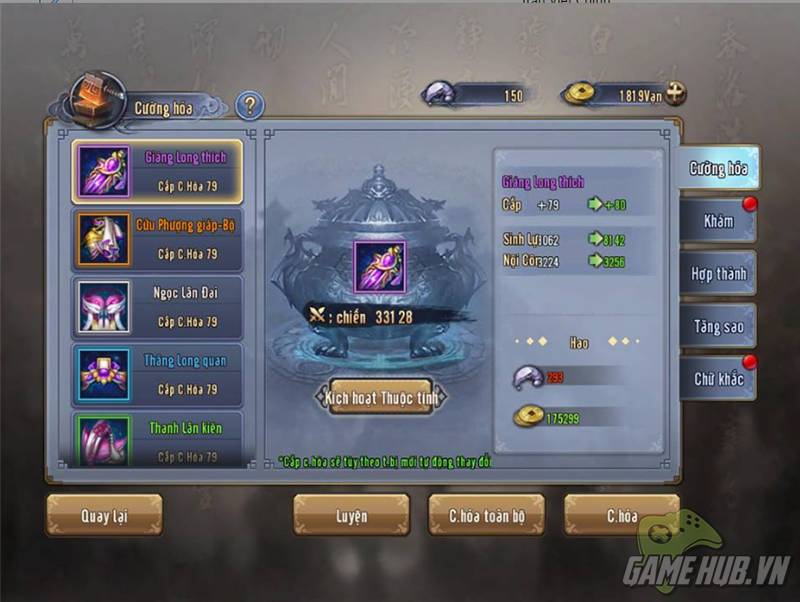
Task: Click the C.hóa enhance button
Action: coord(621,516)
